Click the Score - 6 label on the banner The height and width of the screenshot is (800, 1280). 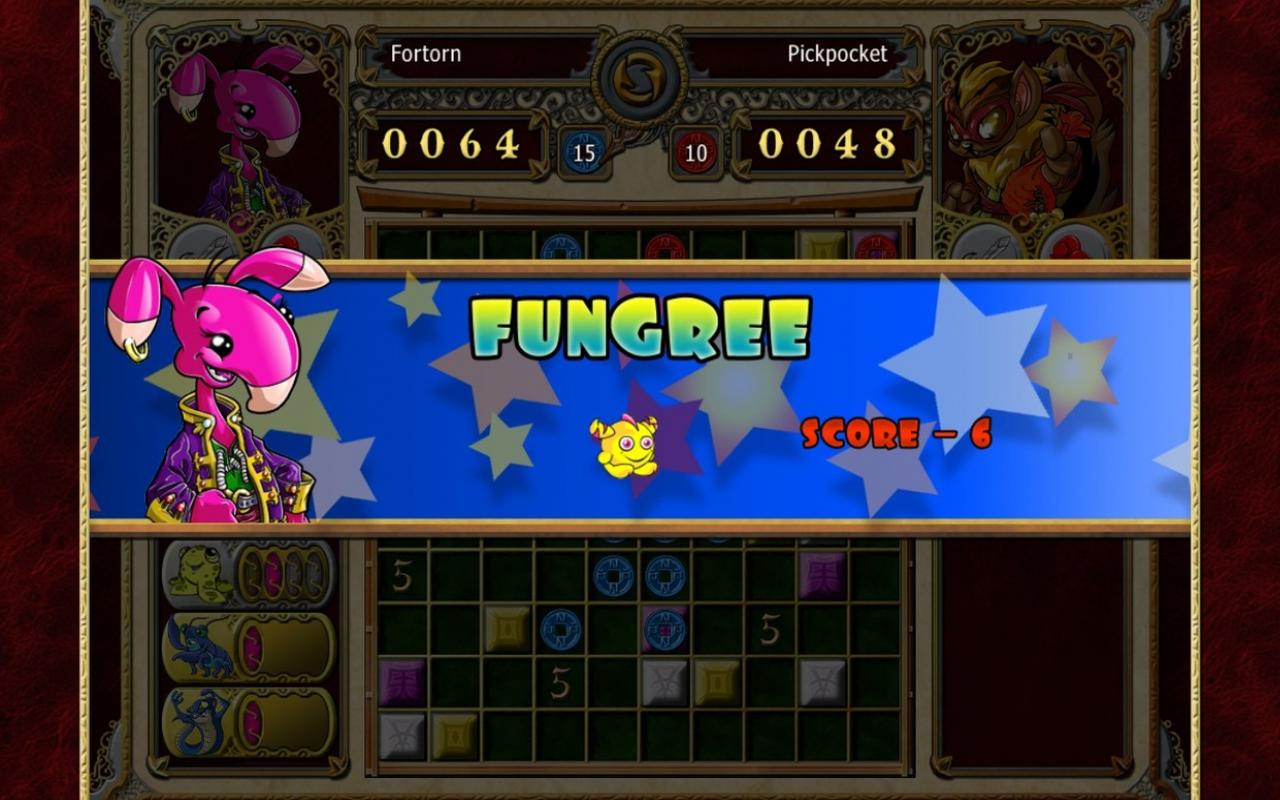click(x=897, y=434)
